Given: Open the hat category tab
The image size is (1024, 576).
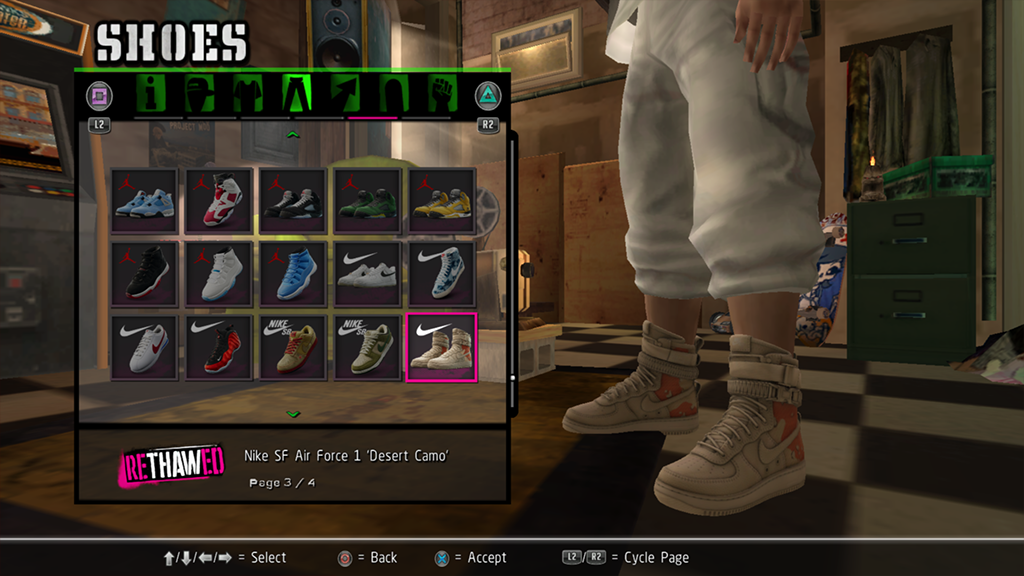Looking at the screenshot, I should click(200, 94).
